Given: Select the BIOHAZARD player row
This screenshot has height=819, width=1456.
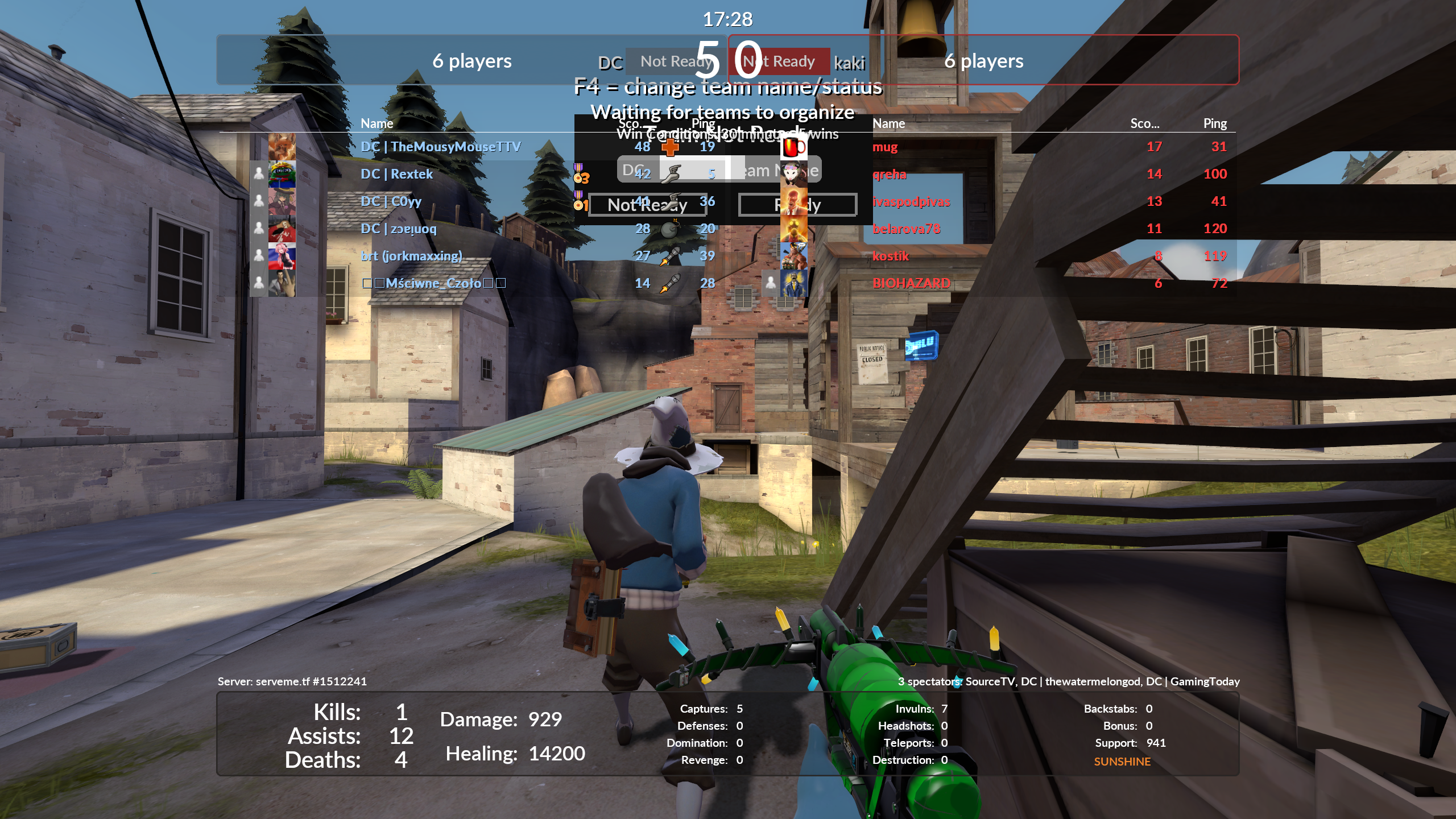Looking at the screenshot, I should coord(911,283).
